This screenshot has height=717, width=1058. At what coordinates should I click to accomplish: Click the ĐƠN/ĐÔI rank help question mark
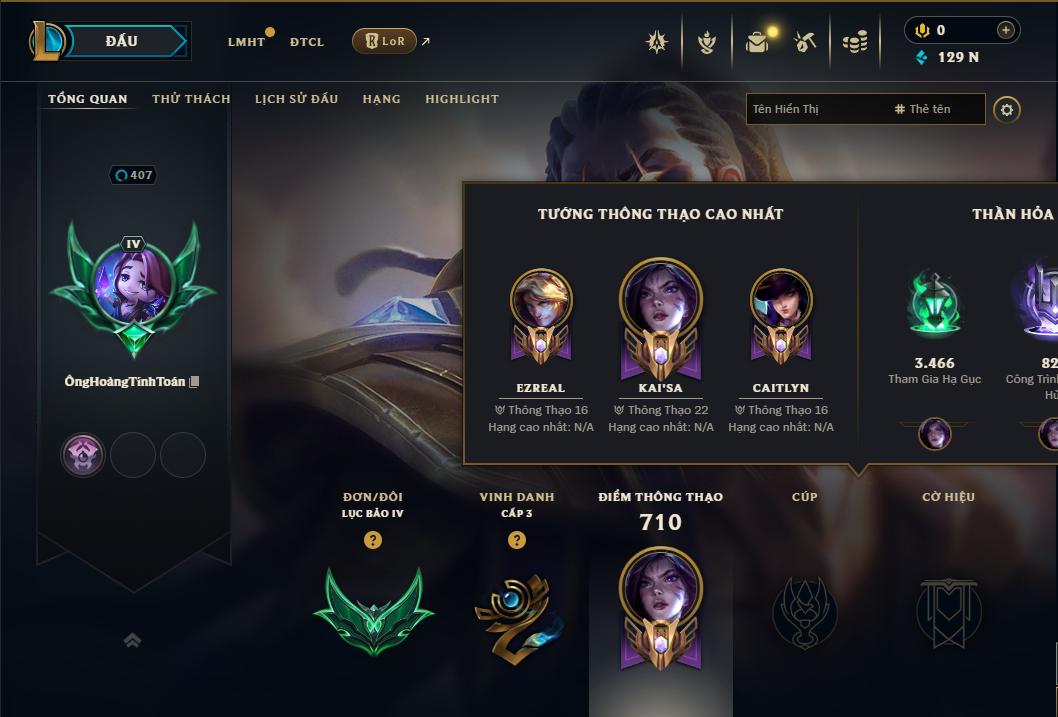point(373,540)
